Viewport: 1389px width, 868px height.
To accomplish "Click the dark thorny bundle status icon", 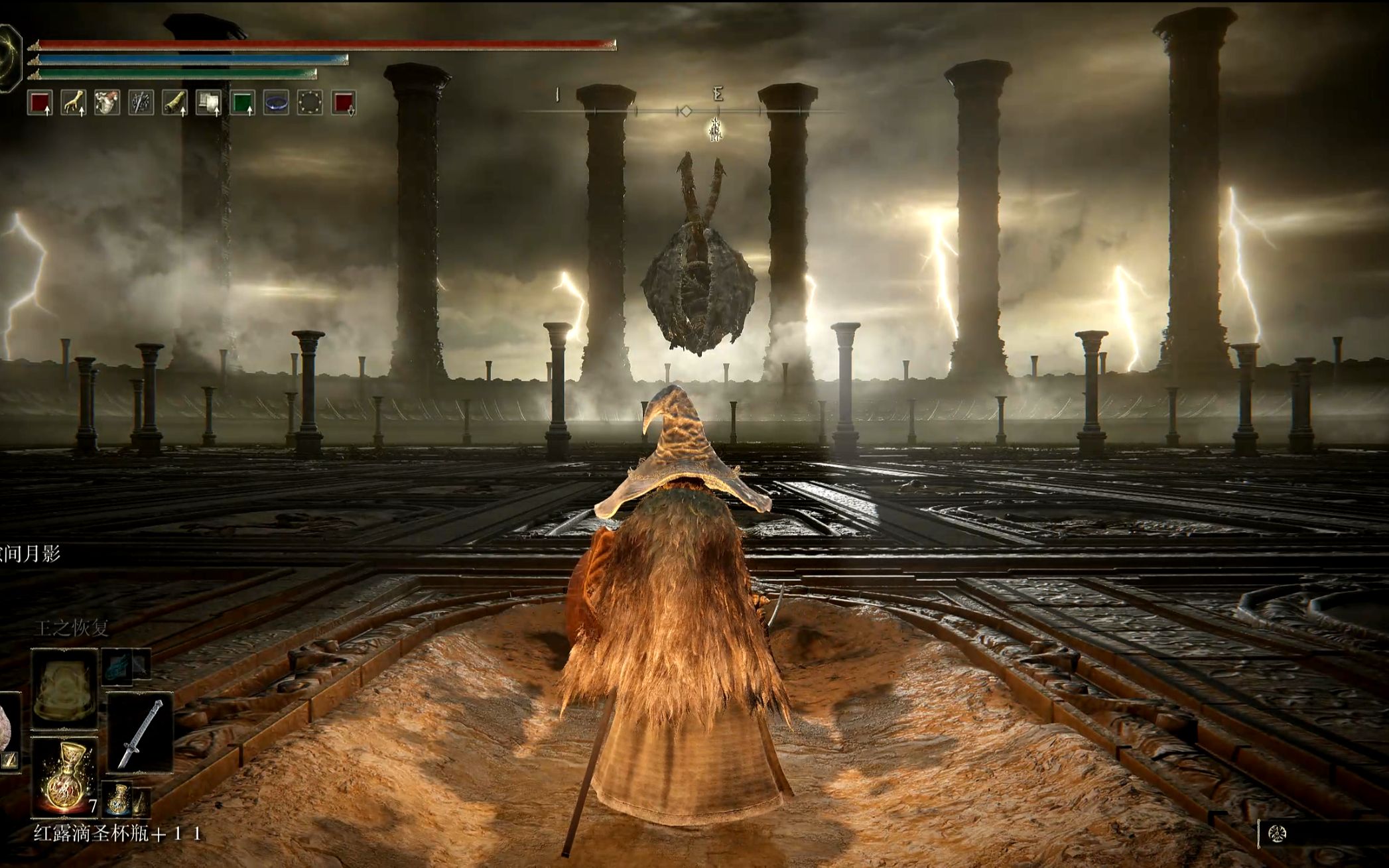I will tap(141, 103).
